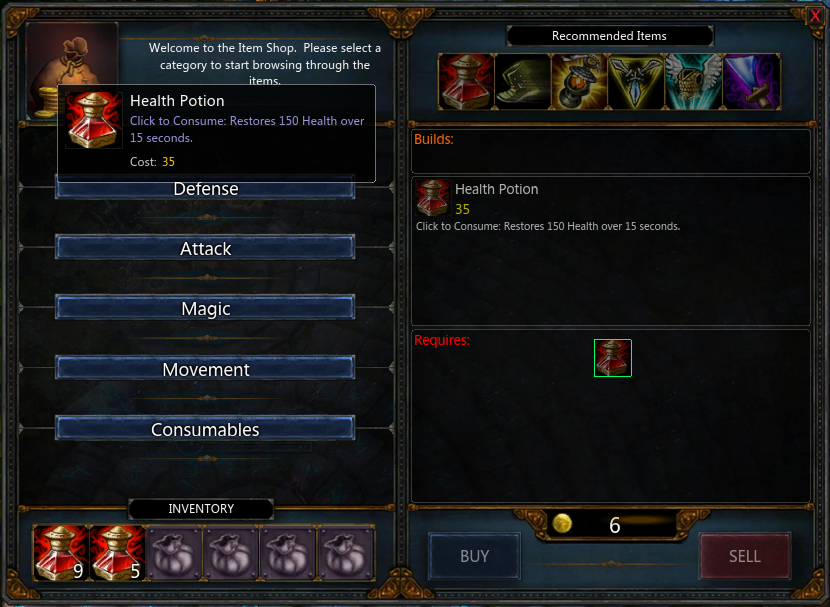Pick the recommended lantern item
Viewport: 830px width, 607px height.
point(580,81)
